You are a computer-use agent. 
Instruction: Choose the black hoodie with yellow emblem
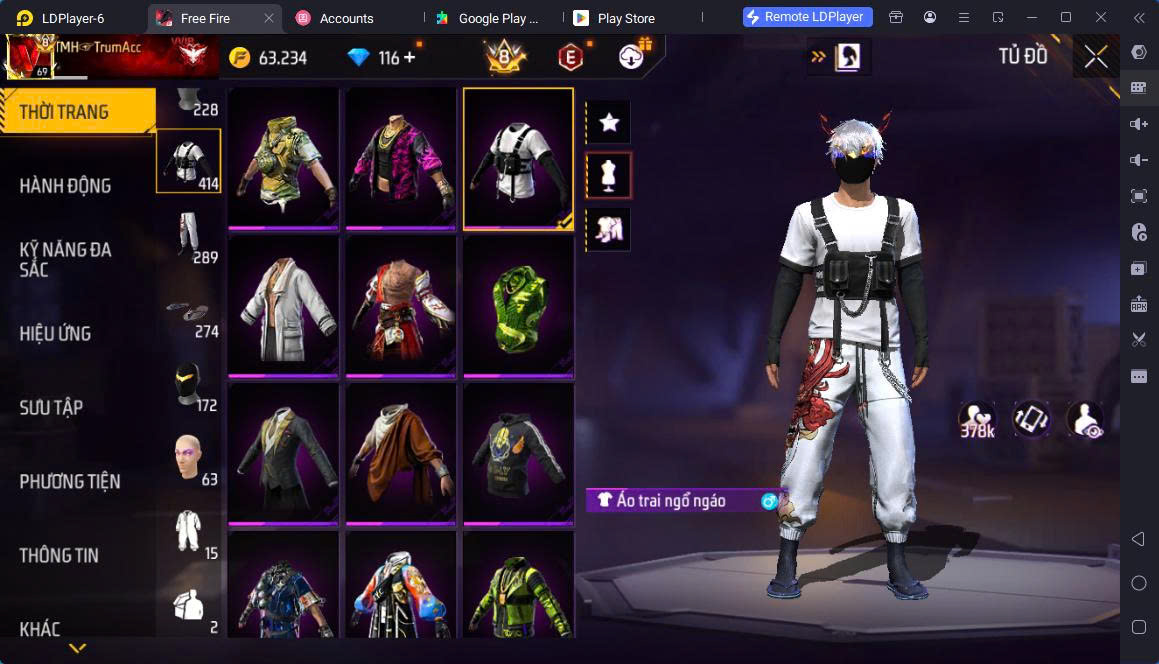[x=518, y=453]
